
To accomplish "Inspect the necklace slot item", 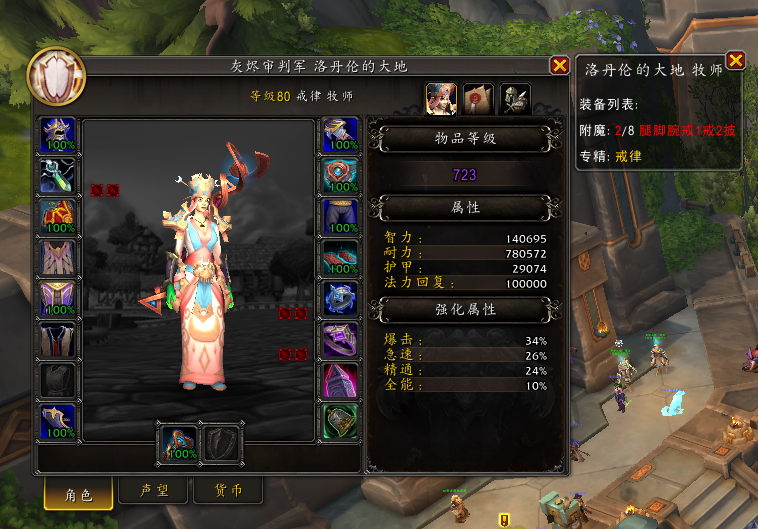I will pyautogui.click(x=57, y=175).
